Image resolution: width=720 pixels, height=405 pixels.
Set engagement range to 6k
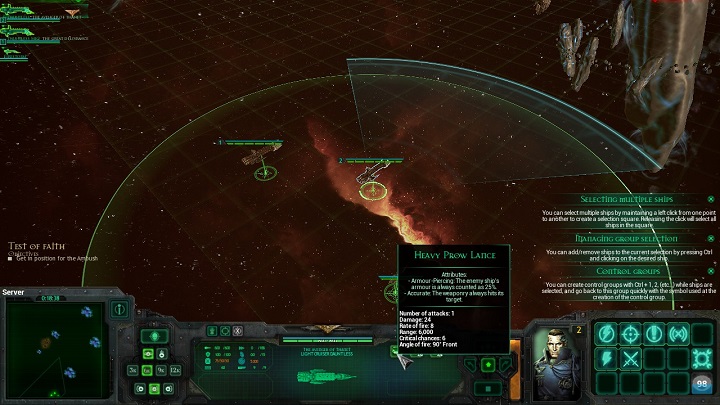coord(147,370)
